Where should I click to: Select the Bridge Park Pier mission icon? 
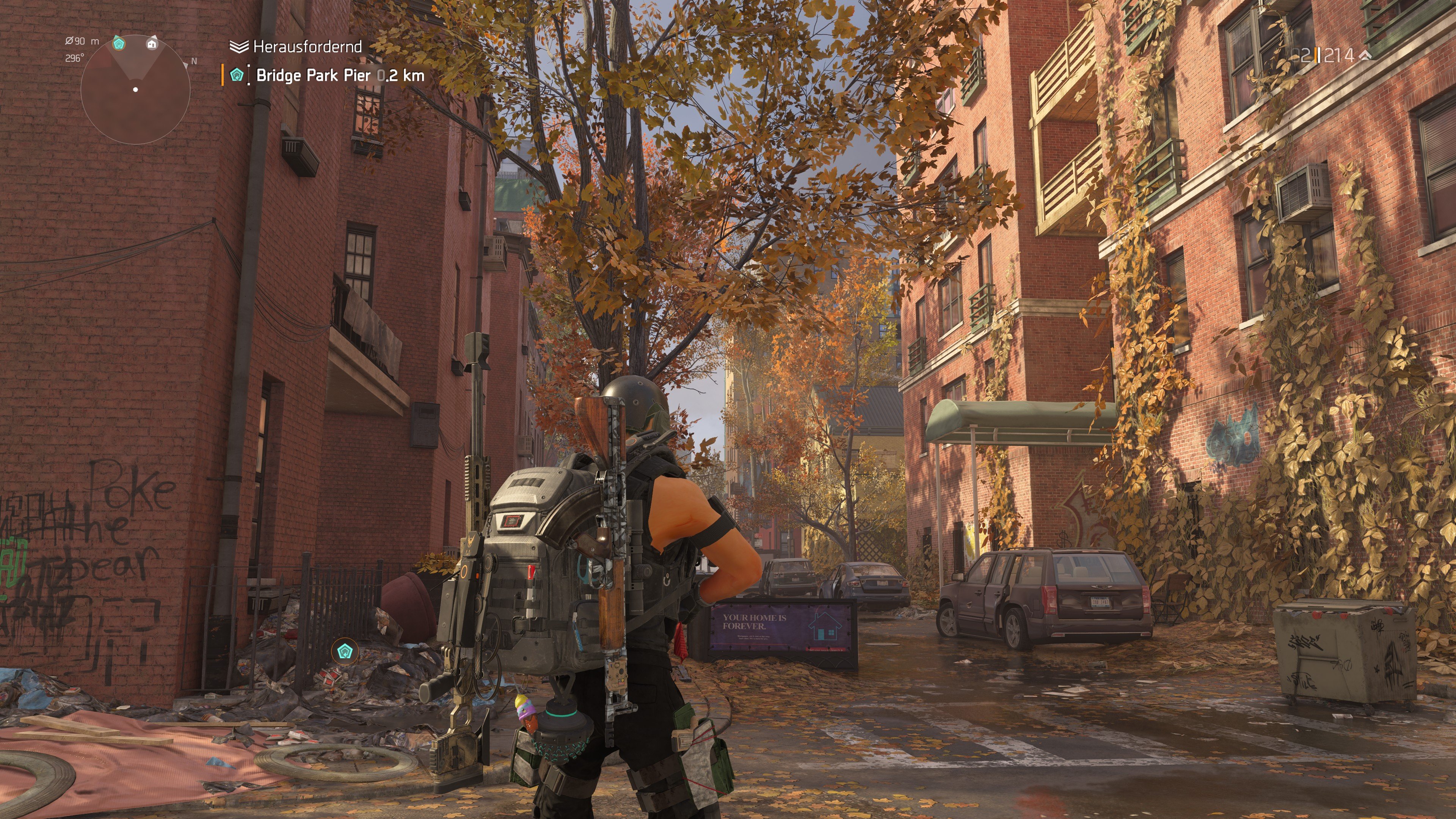[x=237, y=76]
